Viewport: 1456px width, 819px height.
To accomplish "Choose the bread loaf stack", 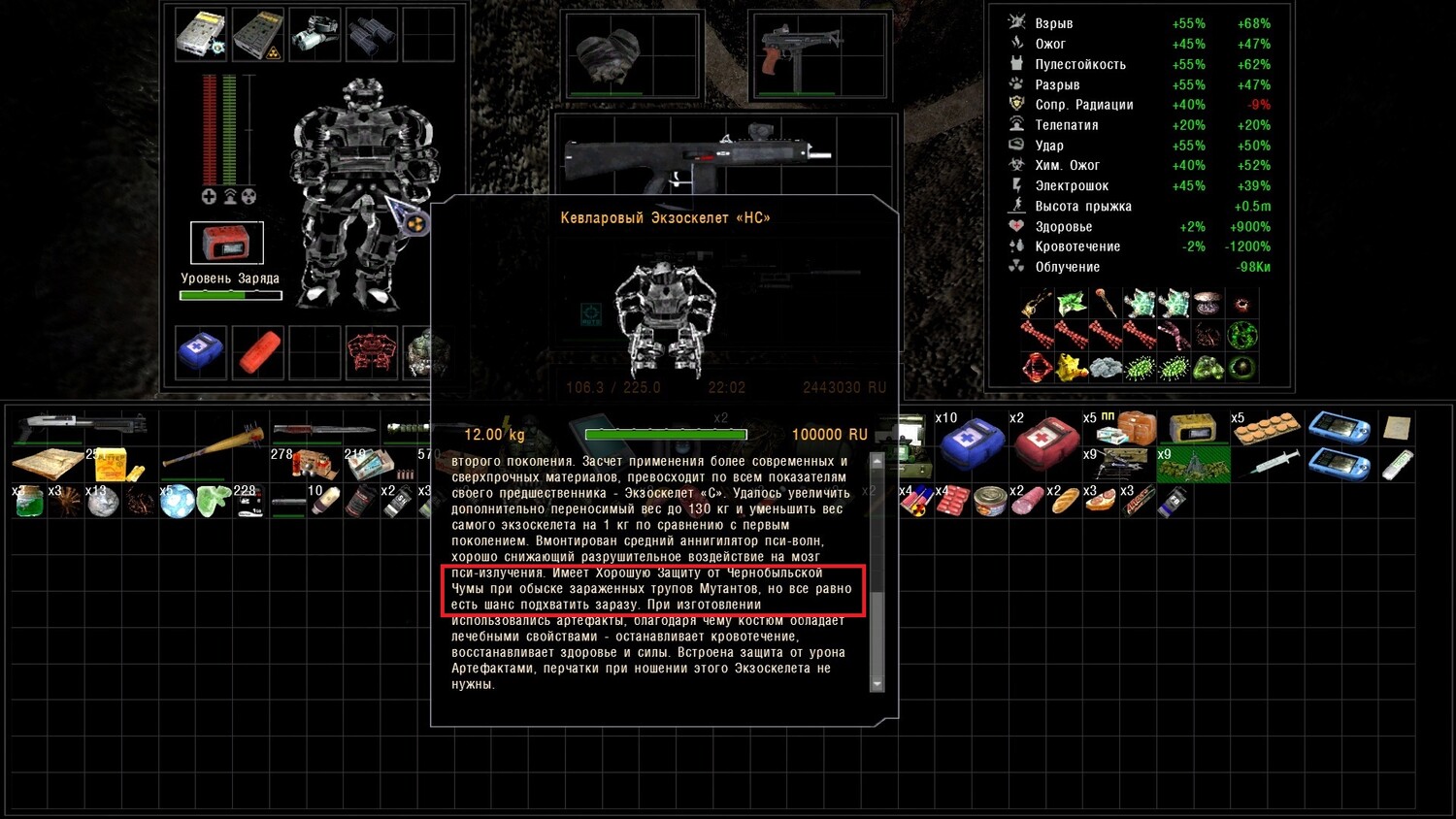I will (1064, 501).
